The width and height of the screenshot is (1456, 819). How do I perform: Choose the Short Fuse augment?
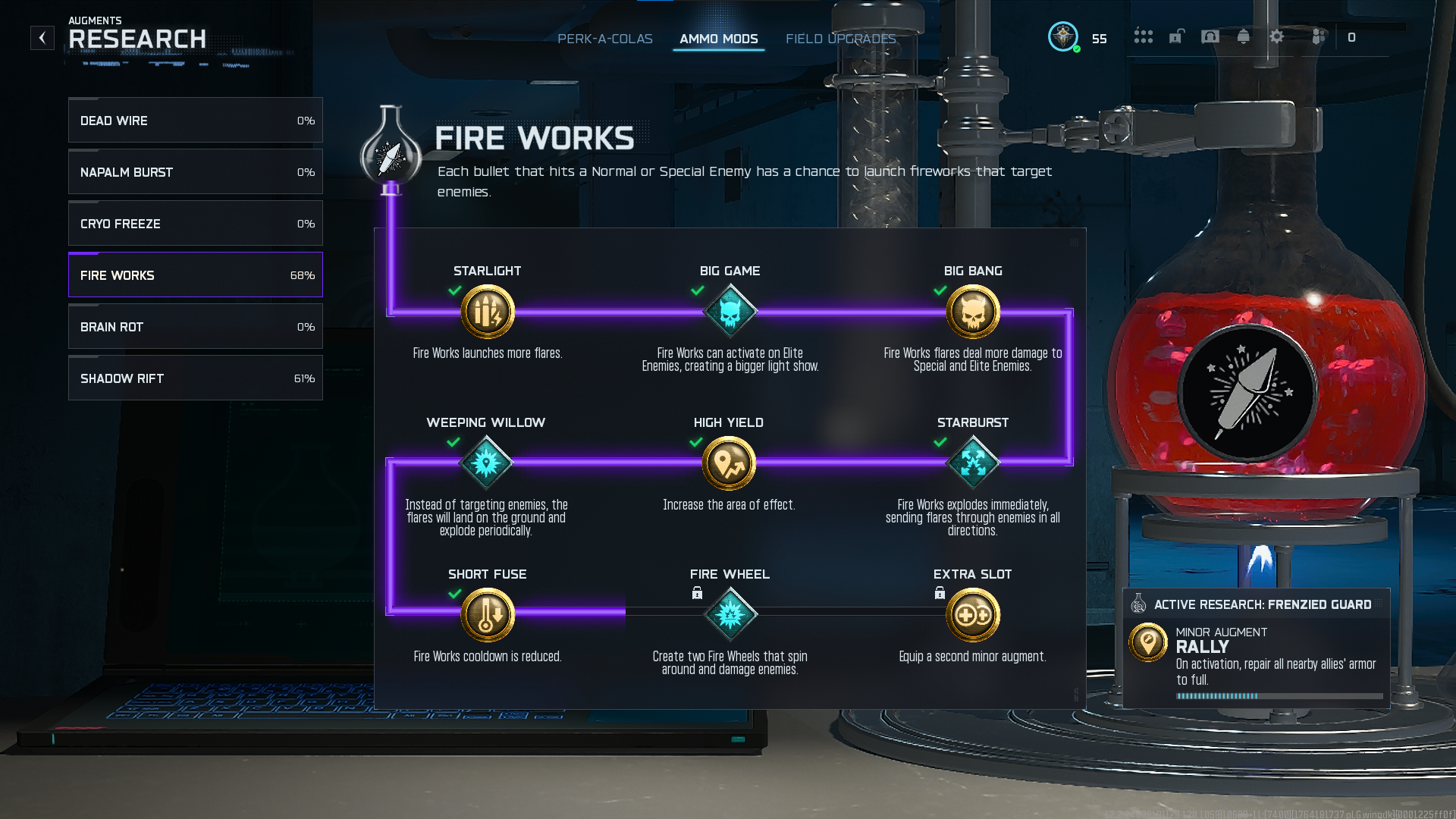pos(488,615)
